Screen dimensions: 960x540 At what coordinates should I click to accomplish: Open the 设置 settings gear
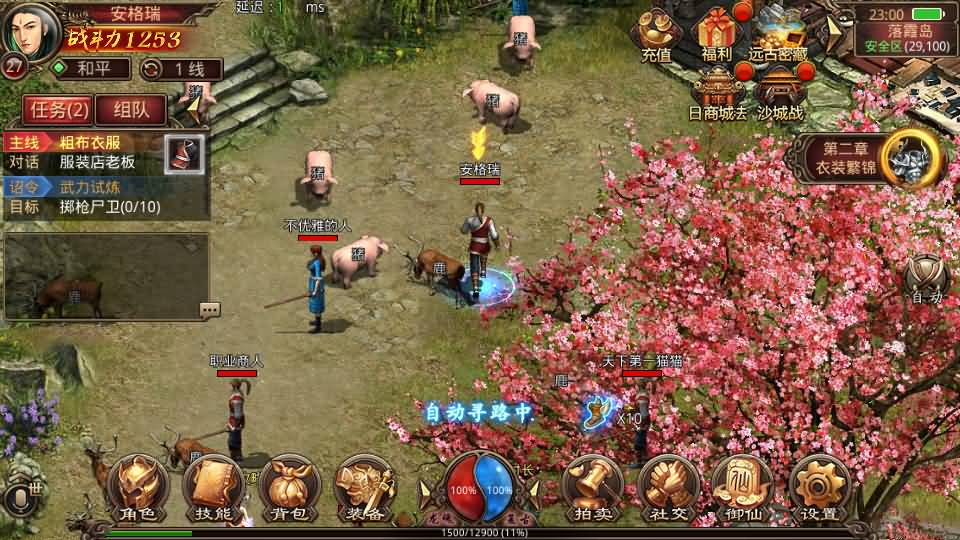pos(819,489)
